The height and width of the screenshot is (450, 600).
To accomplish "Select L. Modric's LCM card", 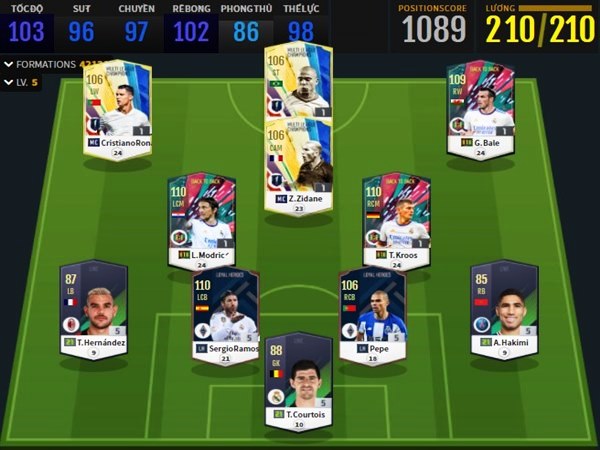I will [200, 213].
